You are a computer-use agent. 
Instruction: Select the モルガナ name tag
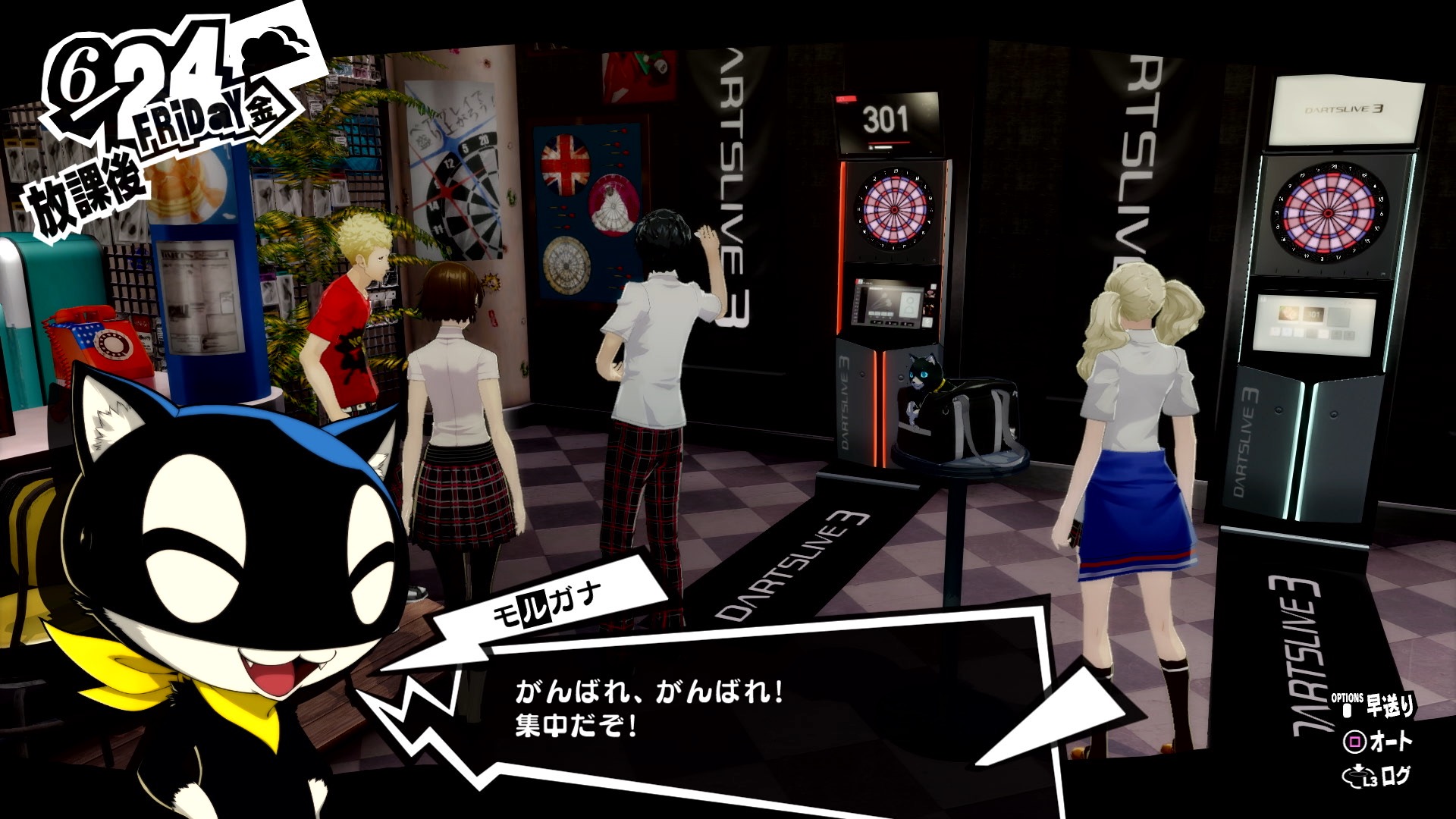click(x=548, y=601)
